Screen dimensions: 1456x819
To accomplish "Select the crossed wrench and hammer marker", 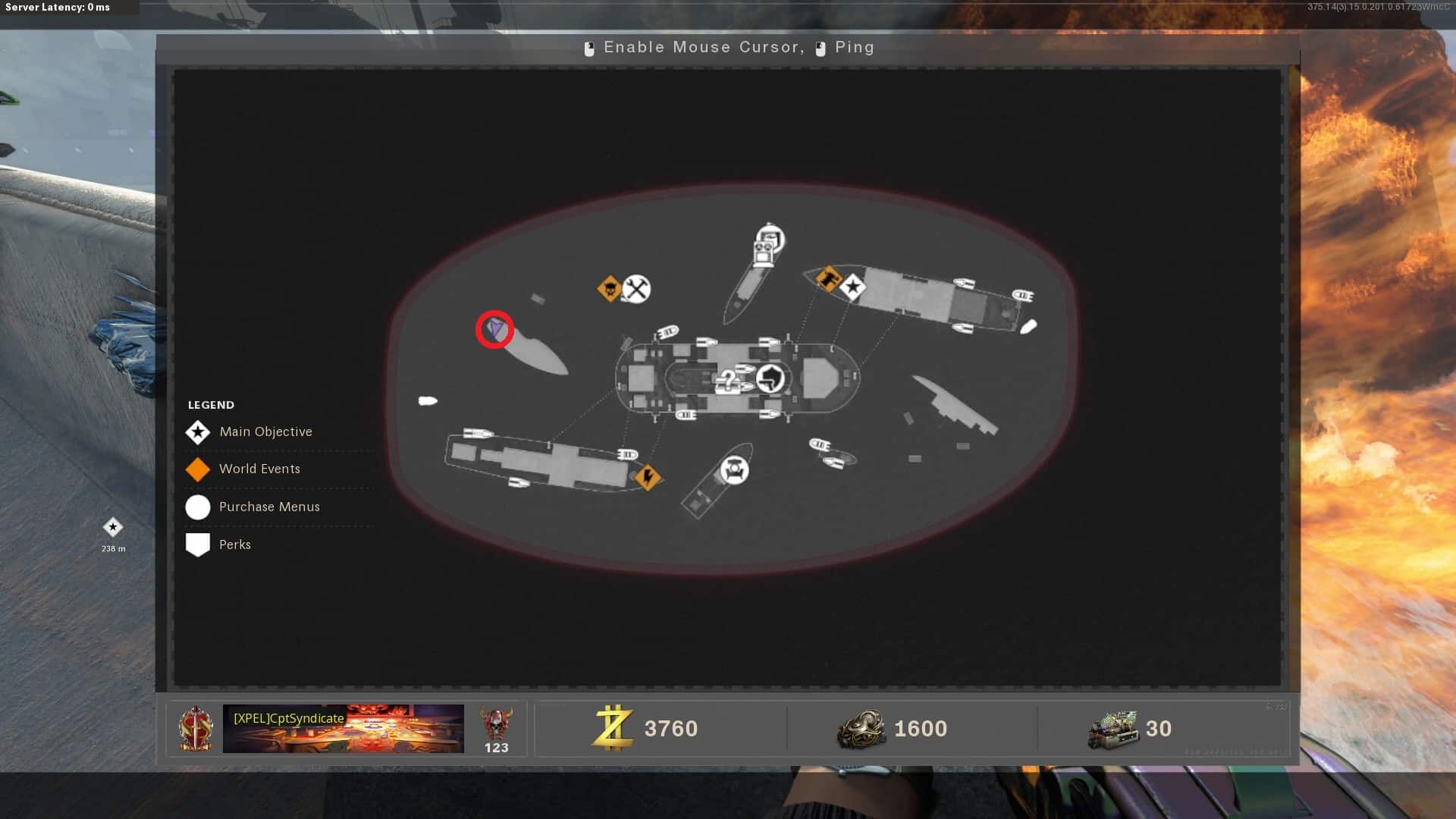I will (636, 289).
